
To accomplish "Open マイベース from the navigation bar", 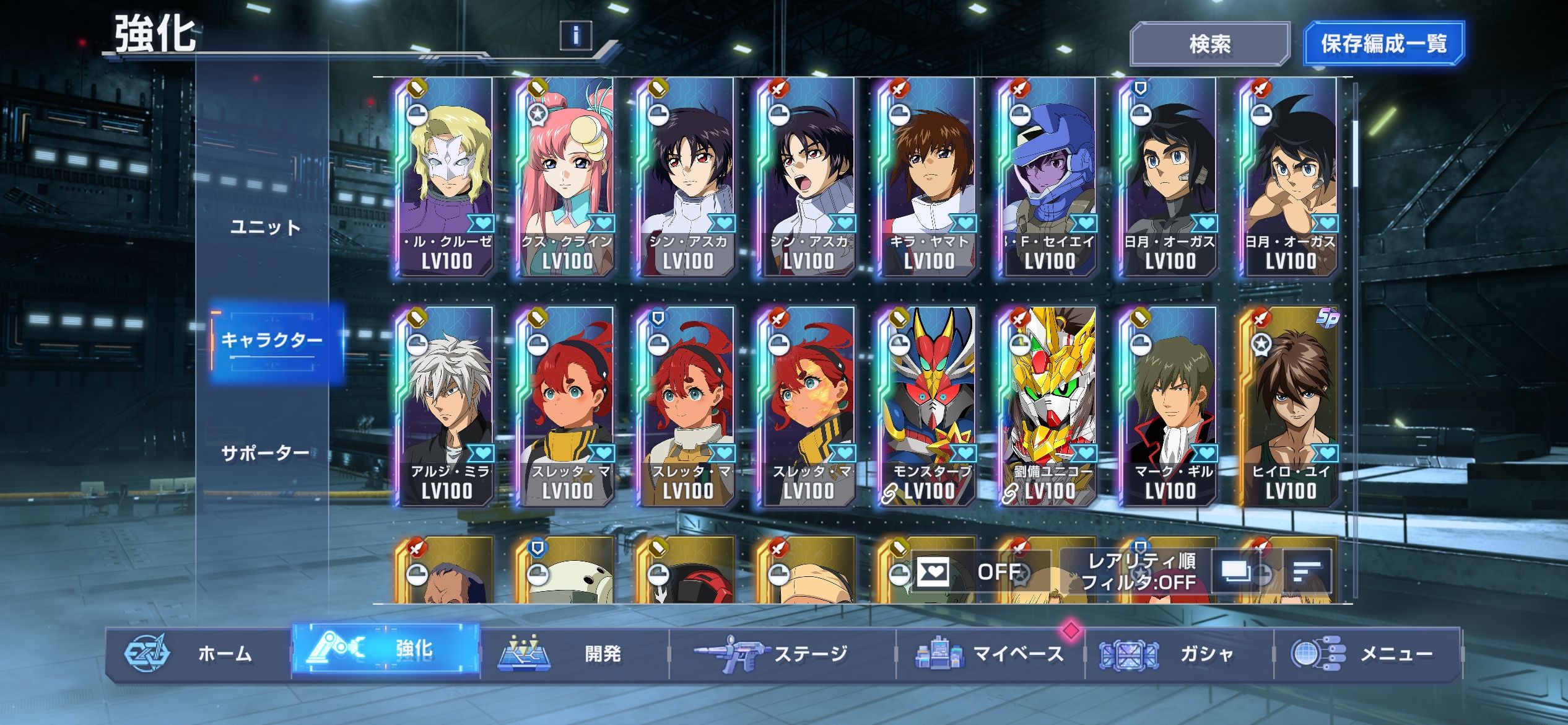I will (x=990, y=654).
